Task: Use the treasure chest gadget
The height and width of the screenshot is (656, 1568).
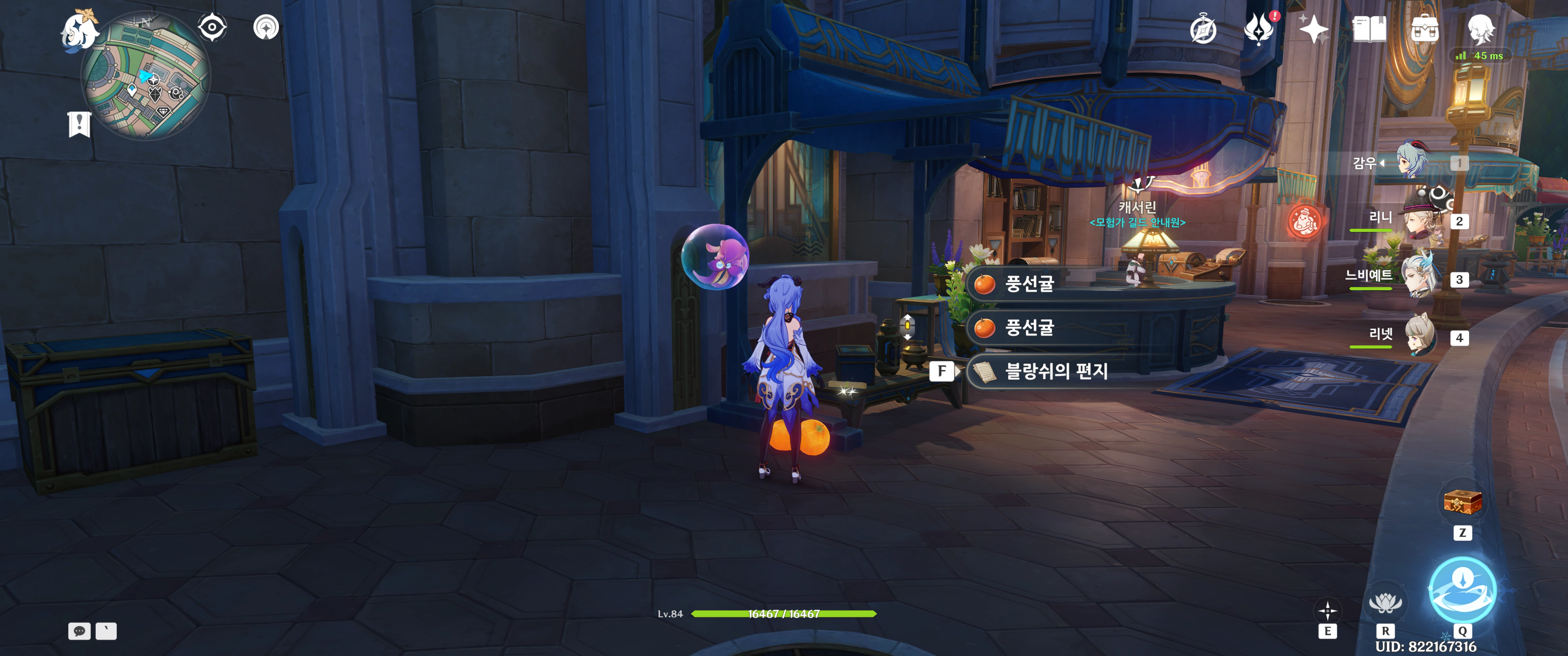Action: point(1462,502)
